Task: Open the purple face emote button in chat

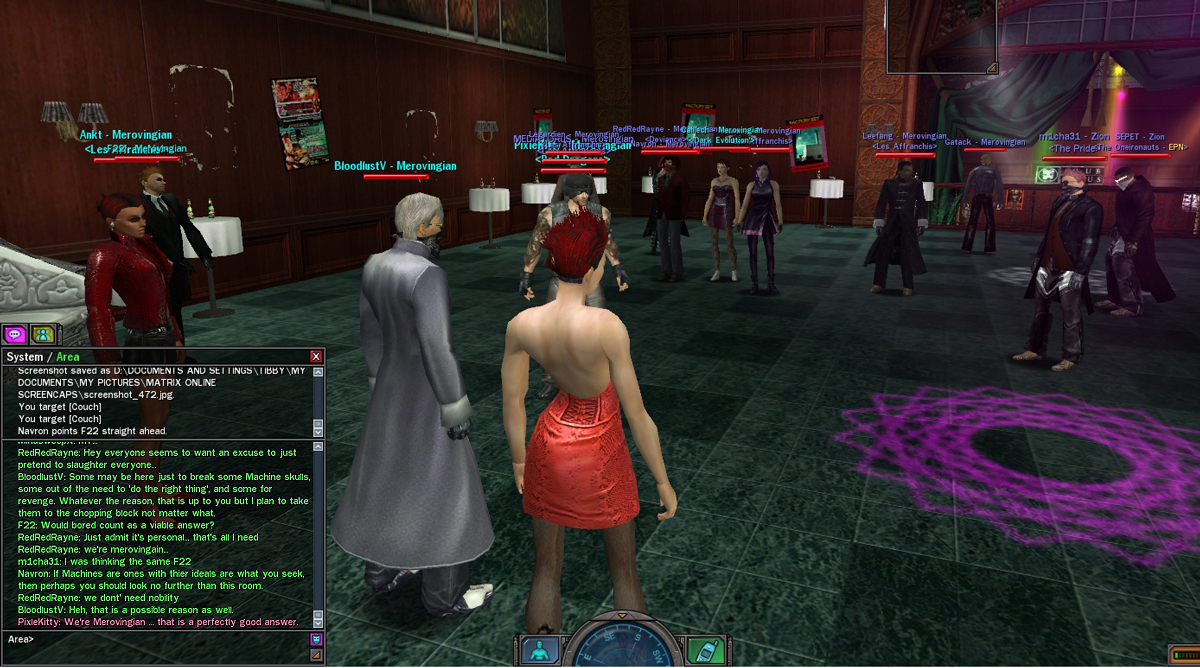Action: pos(317,639)
